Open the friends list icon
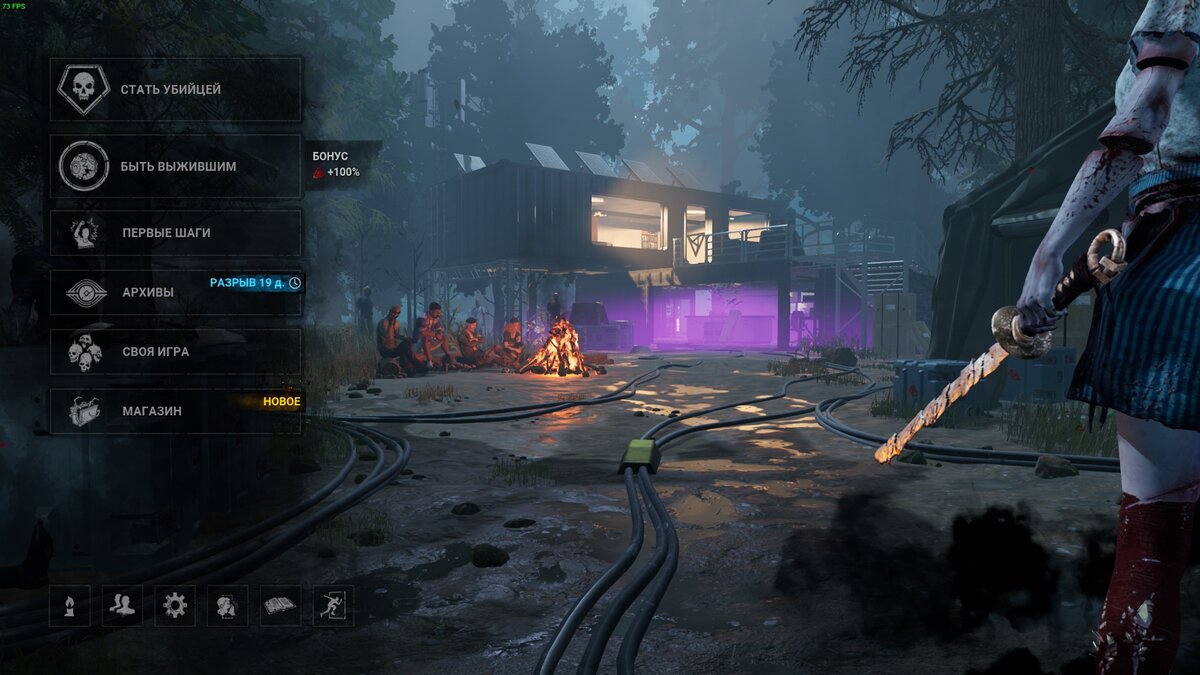Screen dimensions: 1200x675 coord(122,605)
